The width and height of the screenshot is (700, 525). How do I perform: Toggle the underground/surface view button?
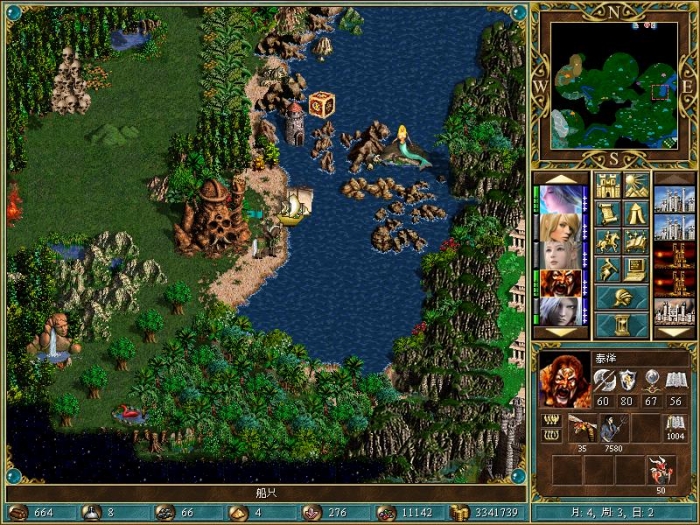[636, 186]
